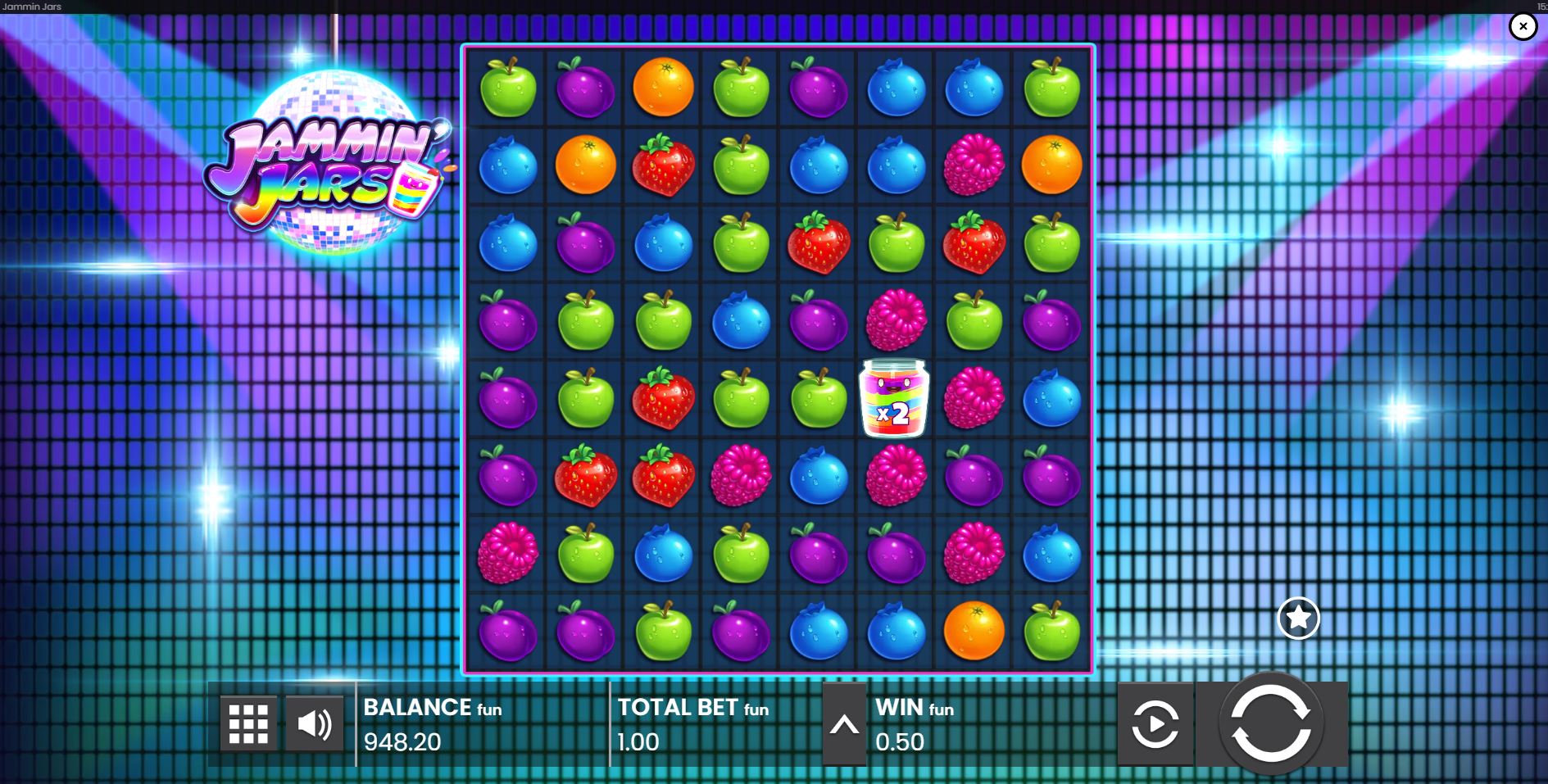Open the Autoplay settings icon
The width and height of the screenshot is (1548, 784).
click(1156, 723)
